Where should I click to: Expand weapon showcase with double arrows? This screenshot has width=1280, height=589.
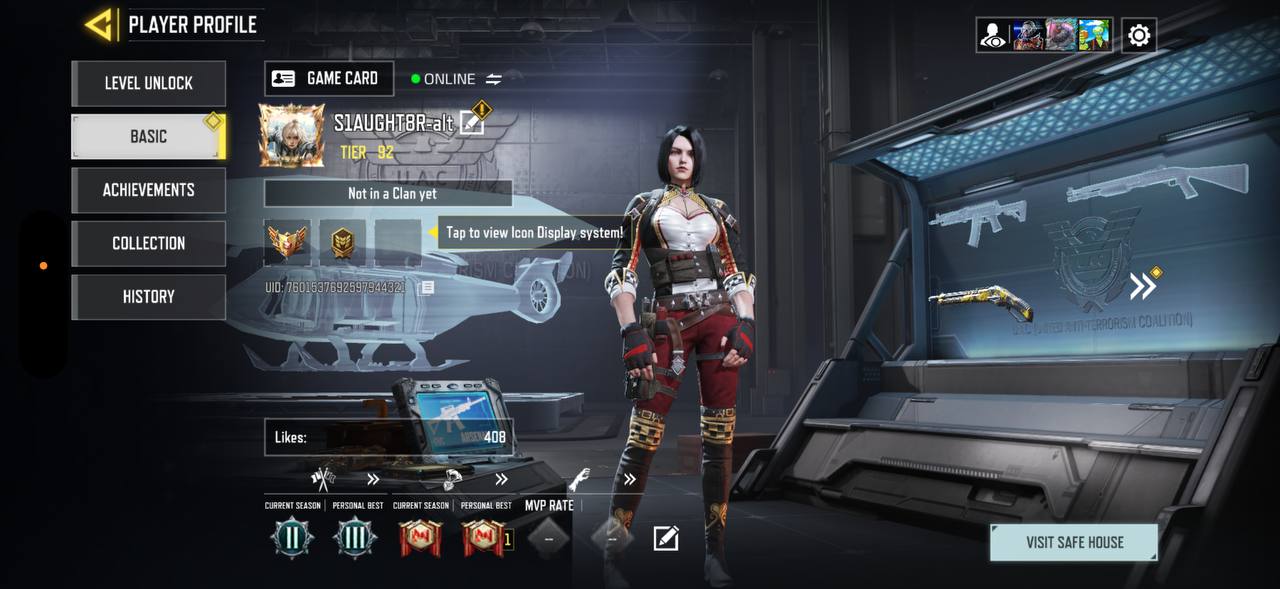click(x=1143, y=287)
